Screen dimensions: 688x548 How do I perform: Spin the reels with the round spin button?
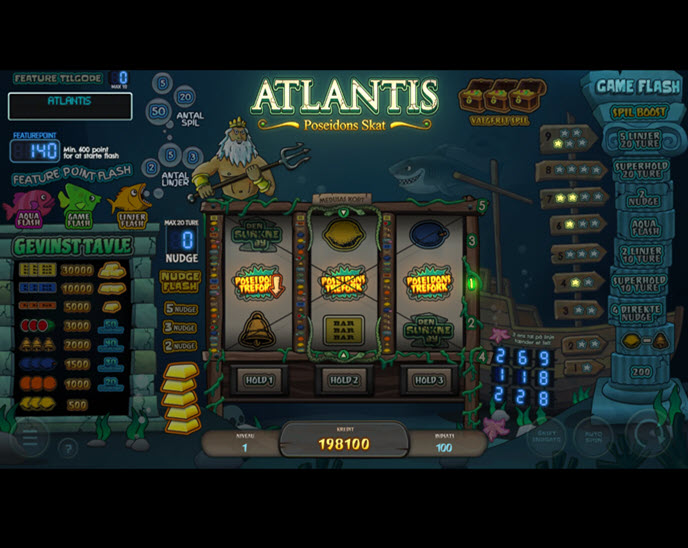pos(650,434)
